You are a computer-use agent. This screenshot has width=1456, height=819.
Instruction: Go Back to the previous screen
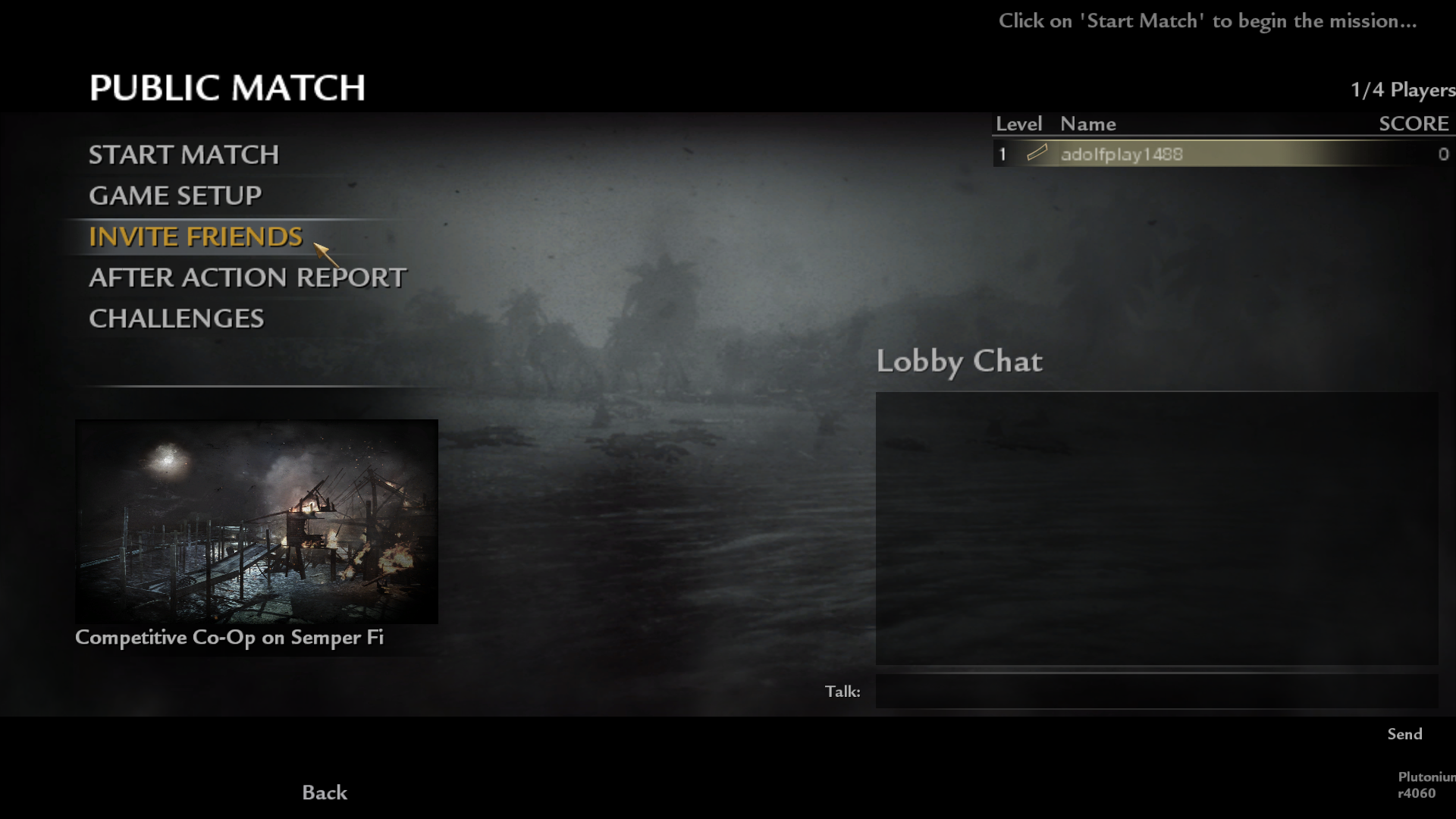[x=325, y=792]
